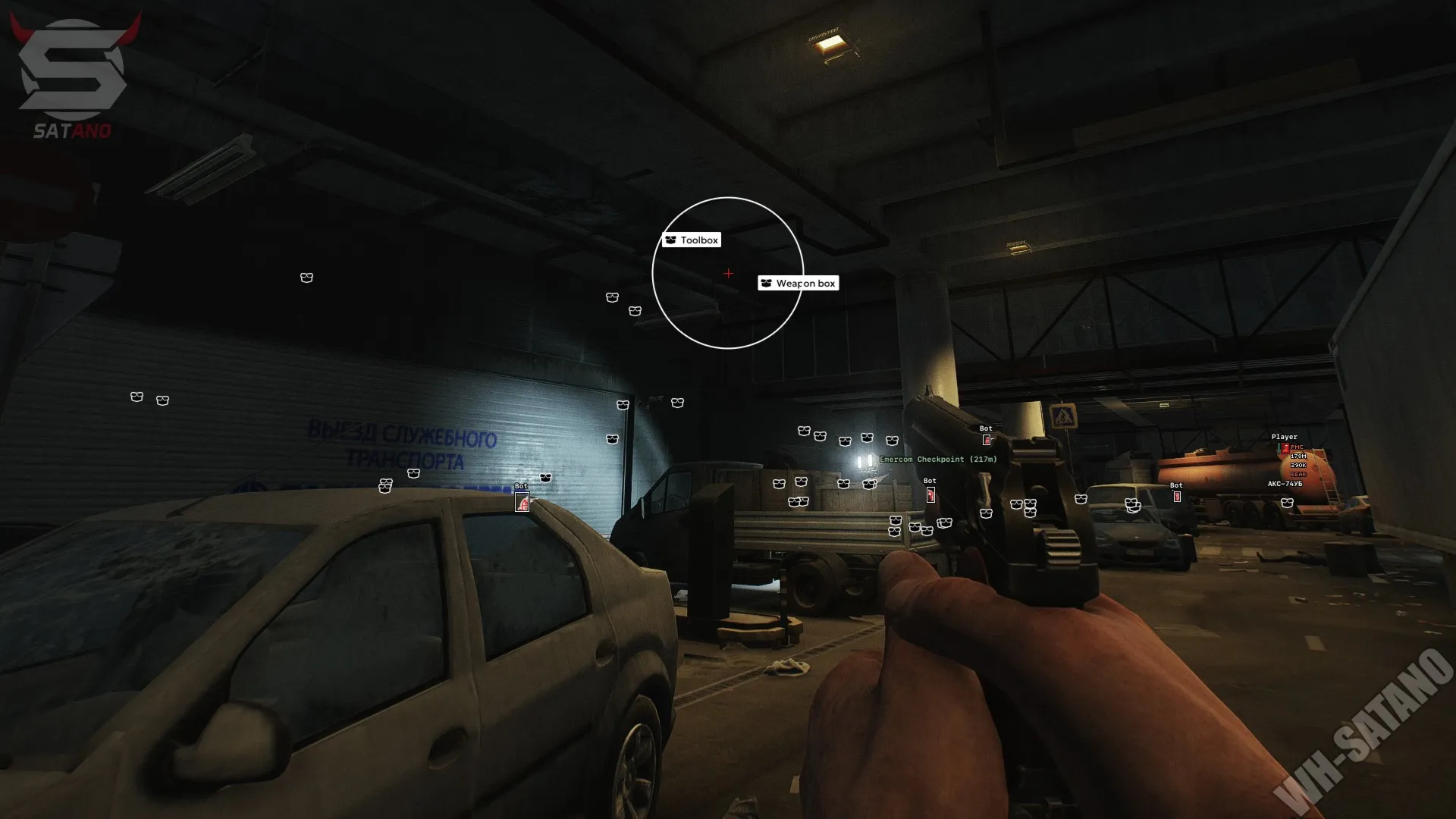Select the Player's red health silhouette icon
The image size is (1456, 819).
click(x=1285, y=448)
